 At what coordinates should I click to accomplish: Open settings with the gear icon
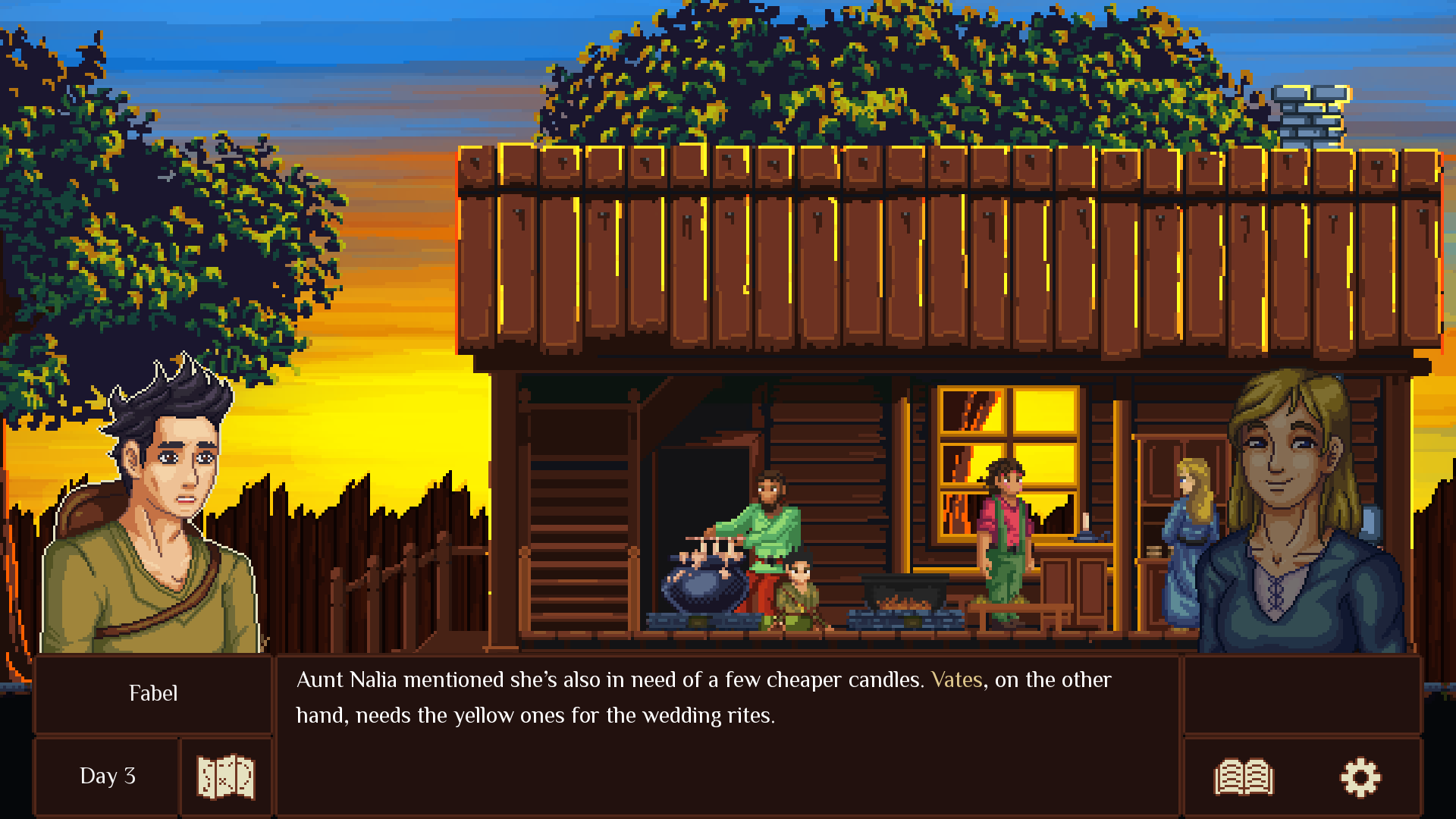1360,777
